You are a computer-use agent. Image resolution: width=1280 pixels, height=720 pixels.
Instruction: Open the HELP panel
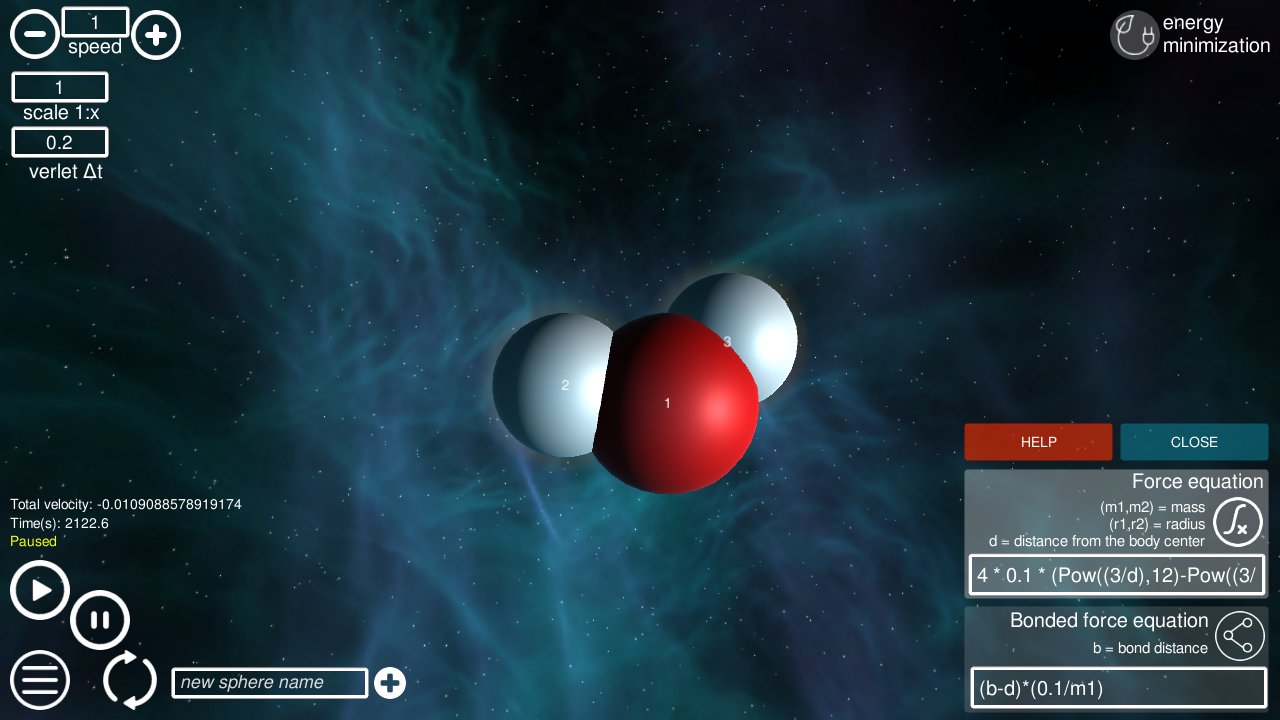[x=1038, y=441]
